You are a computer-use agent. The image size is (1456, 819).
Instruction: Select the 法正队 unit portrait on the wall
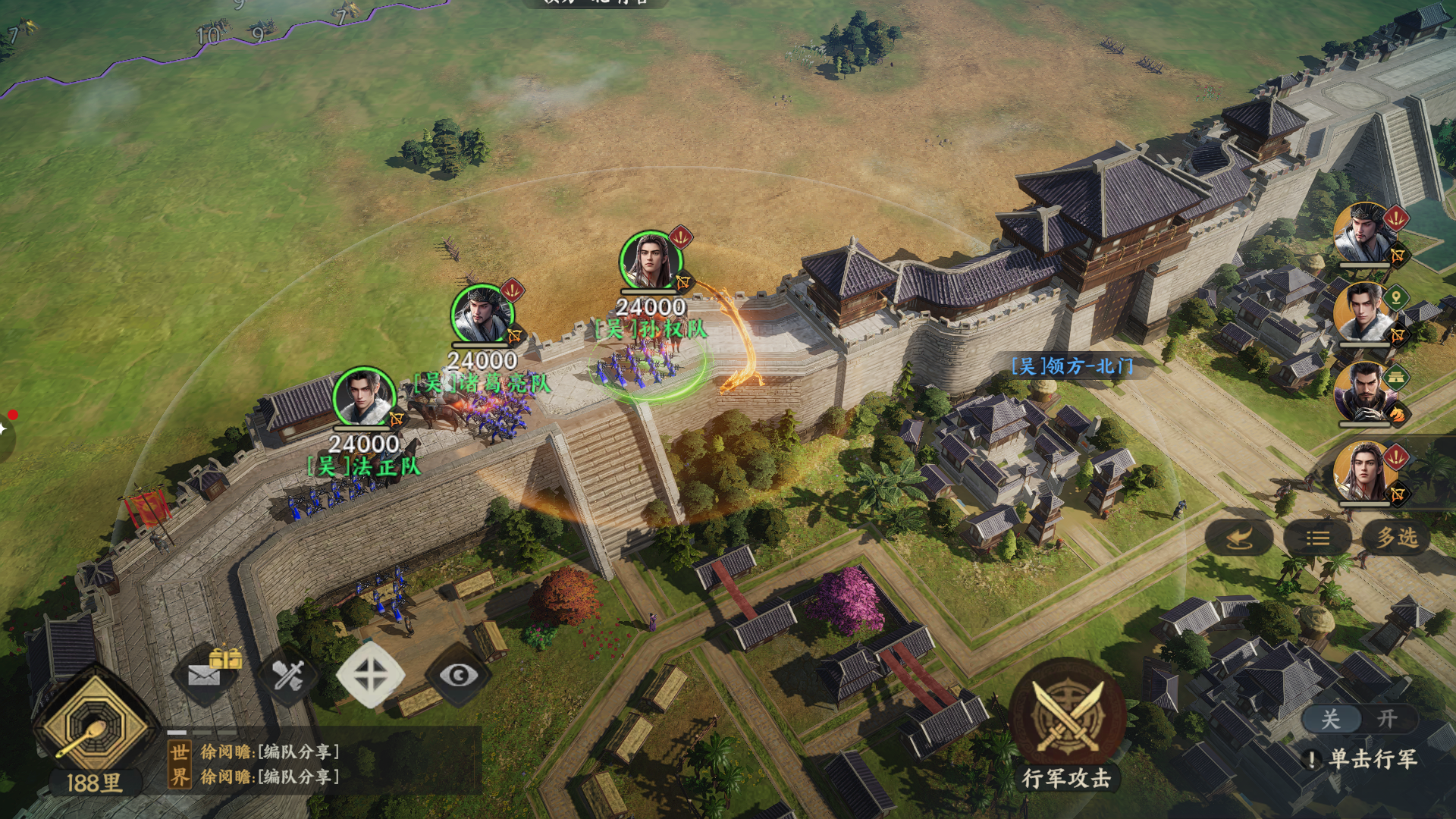click(x=364, y=397)
